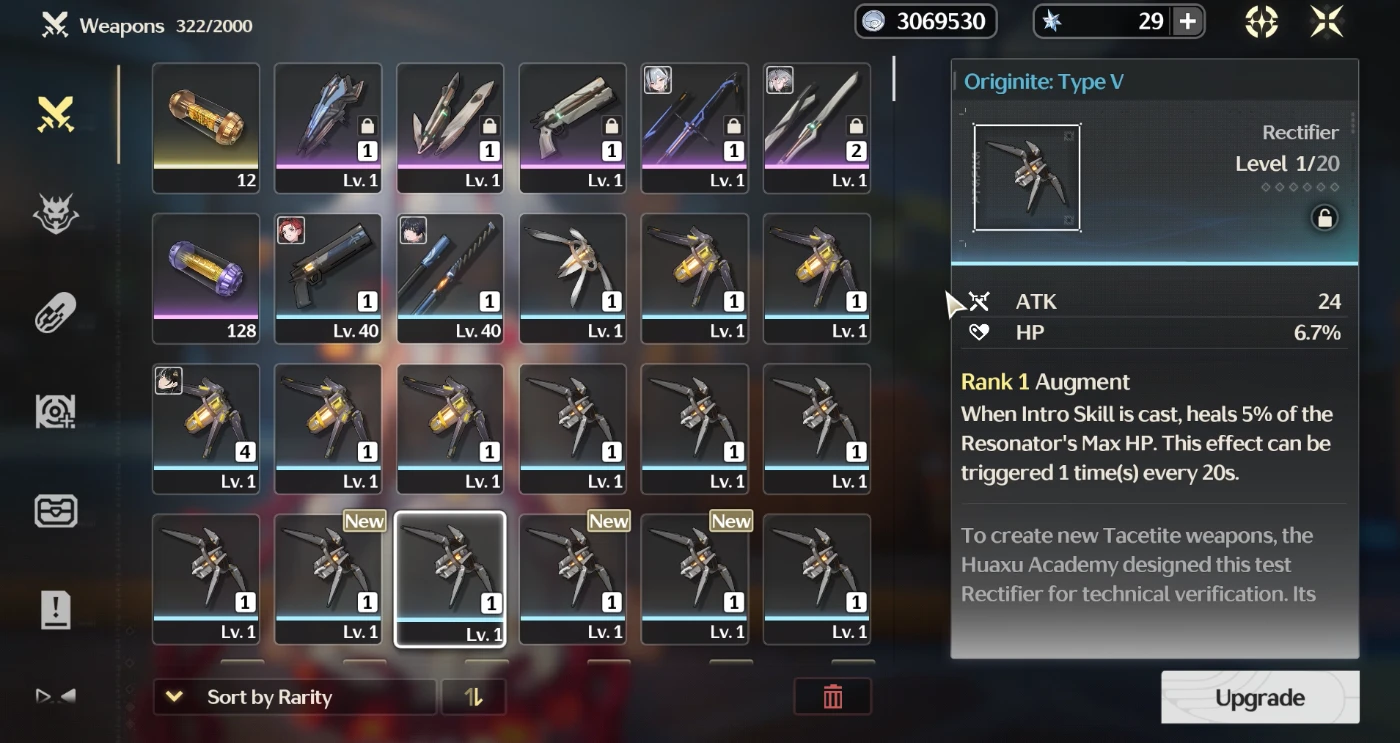1400x743 pixels.
Task: Open the pill capsule consumables tab
Action: coord(56,313)
